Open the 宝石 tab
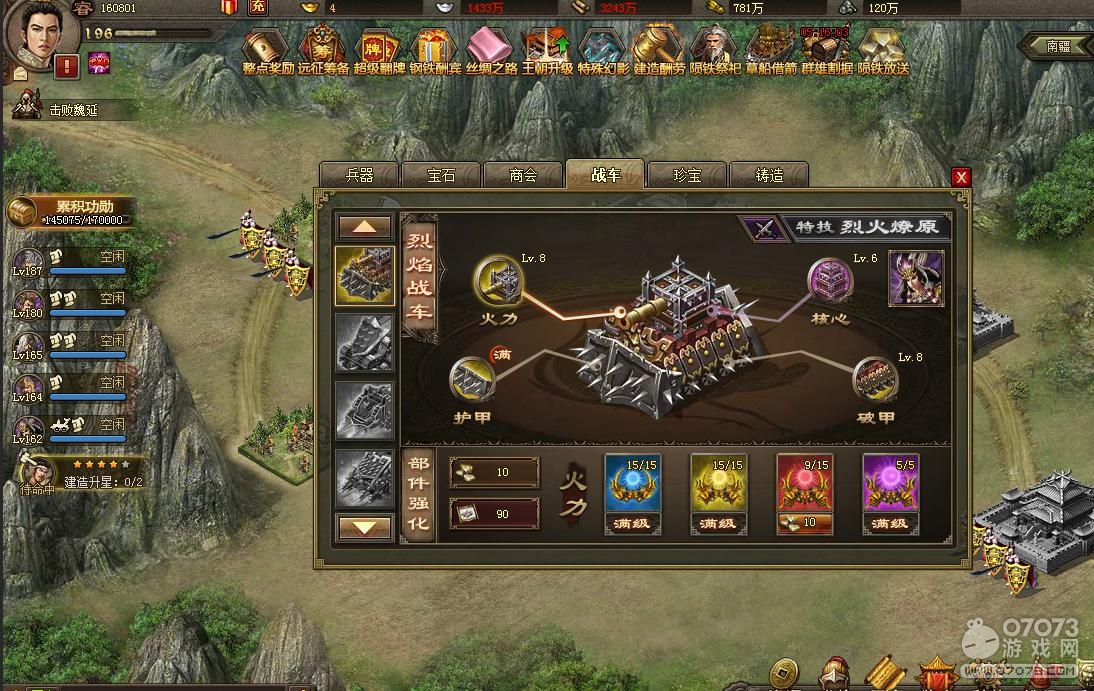Screen dimensions: 1094x691 tap(441, 175)
